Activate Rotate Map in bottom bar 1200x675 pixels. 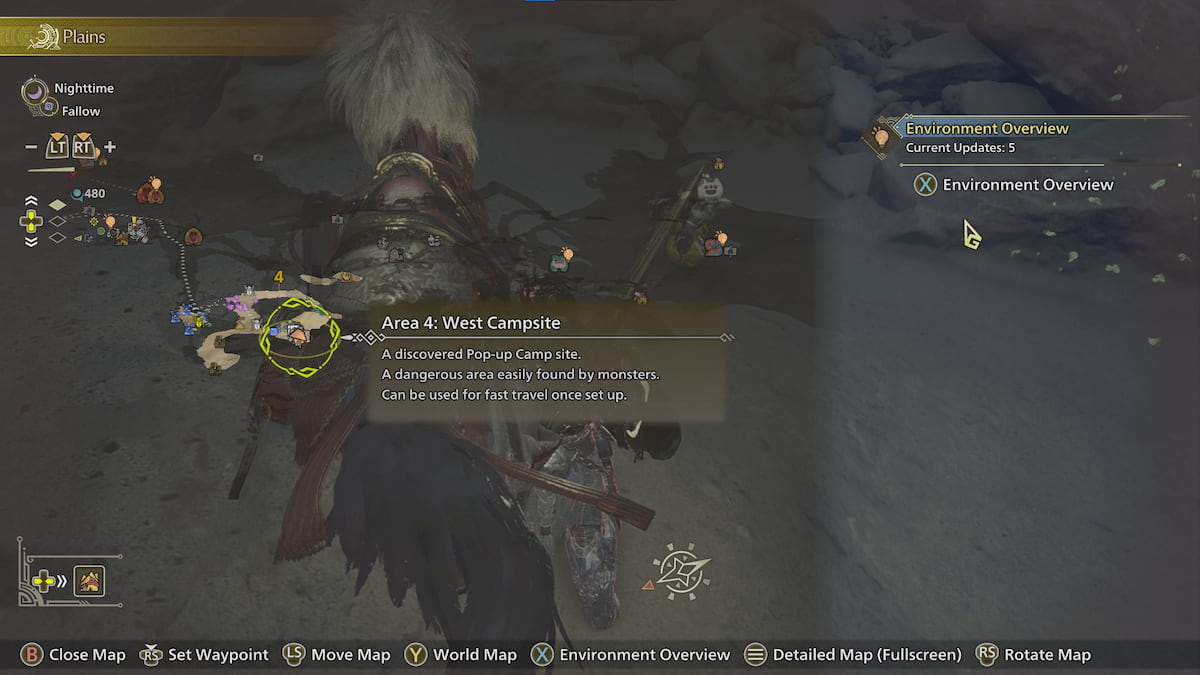pos(1034,655)
